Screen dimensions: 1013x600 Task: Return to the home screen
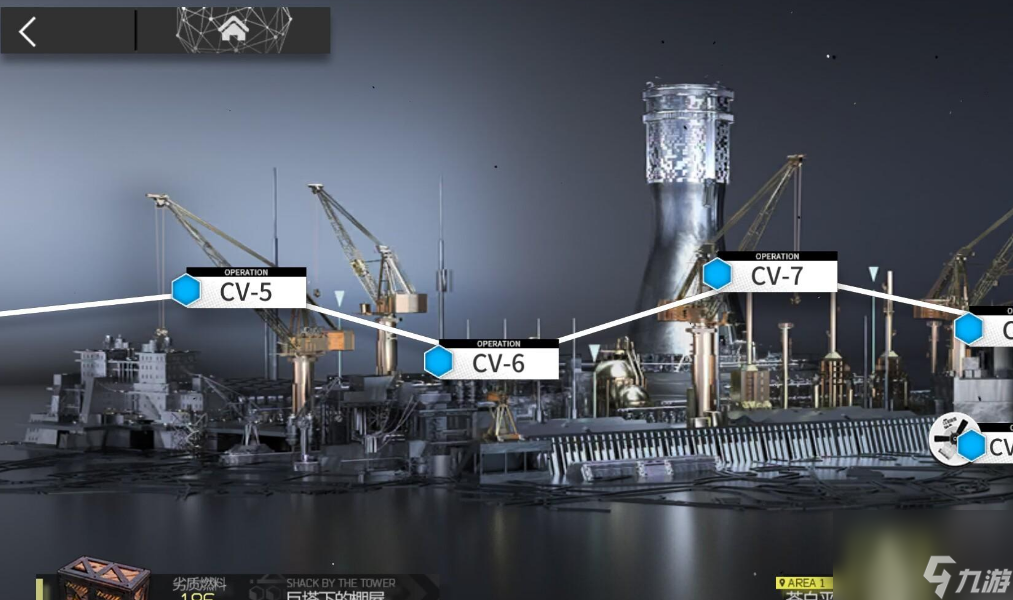point(233,30)
